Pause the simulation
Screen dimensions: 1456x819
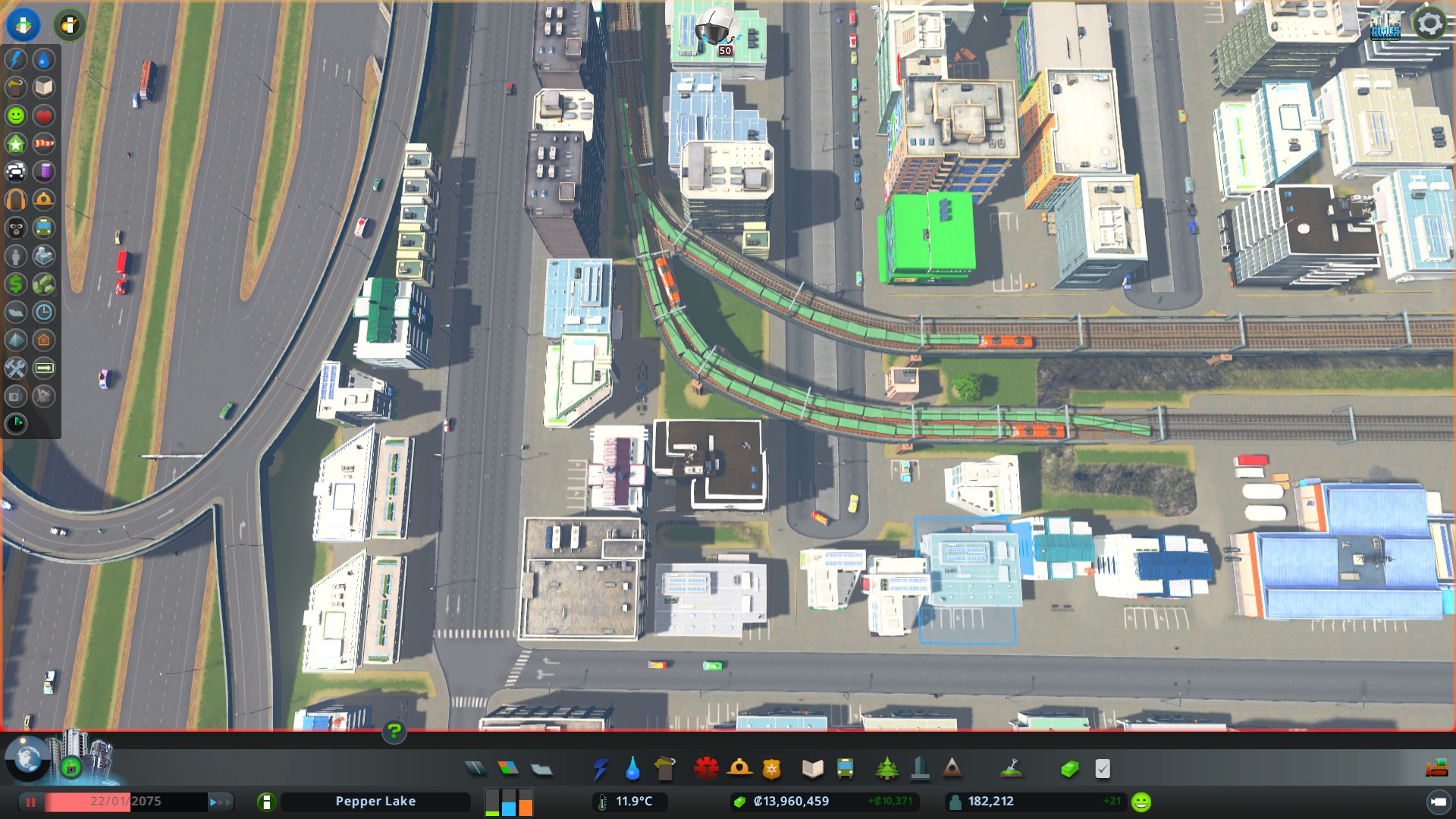point(30,802)
